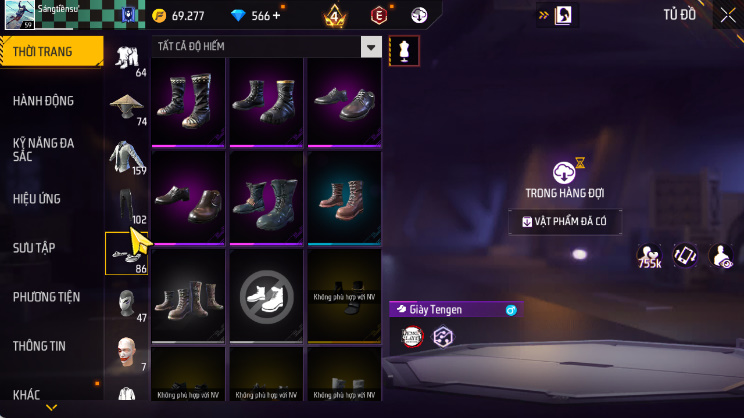The image size is (744, 418).
Task: Open the HÀNH ĐỘNG category
Action: point(43,101)
